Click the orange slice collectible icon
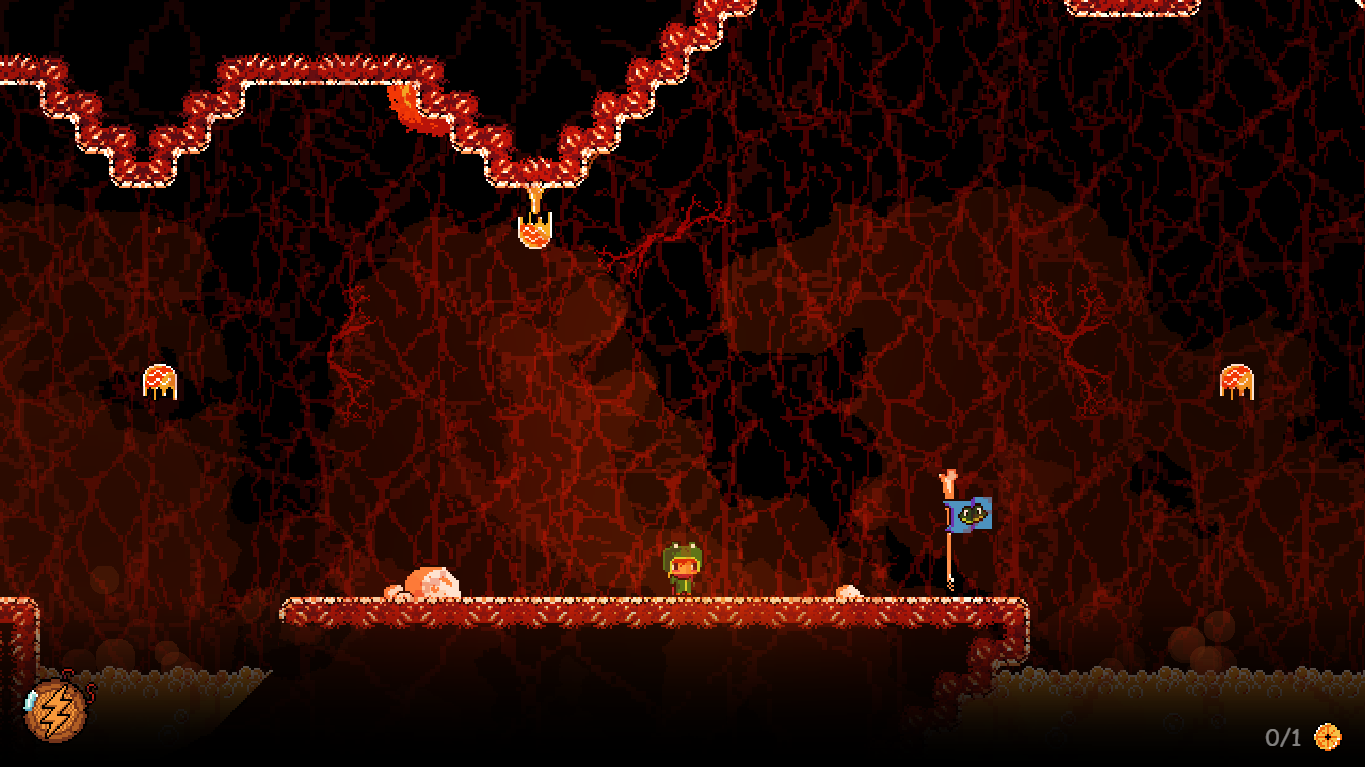The height and width of the screenshot is (767, 1365). pyautogui.click(x=1327, y=737)
